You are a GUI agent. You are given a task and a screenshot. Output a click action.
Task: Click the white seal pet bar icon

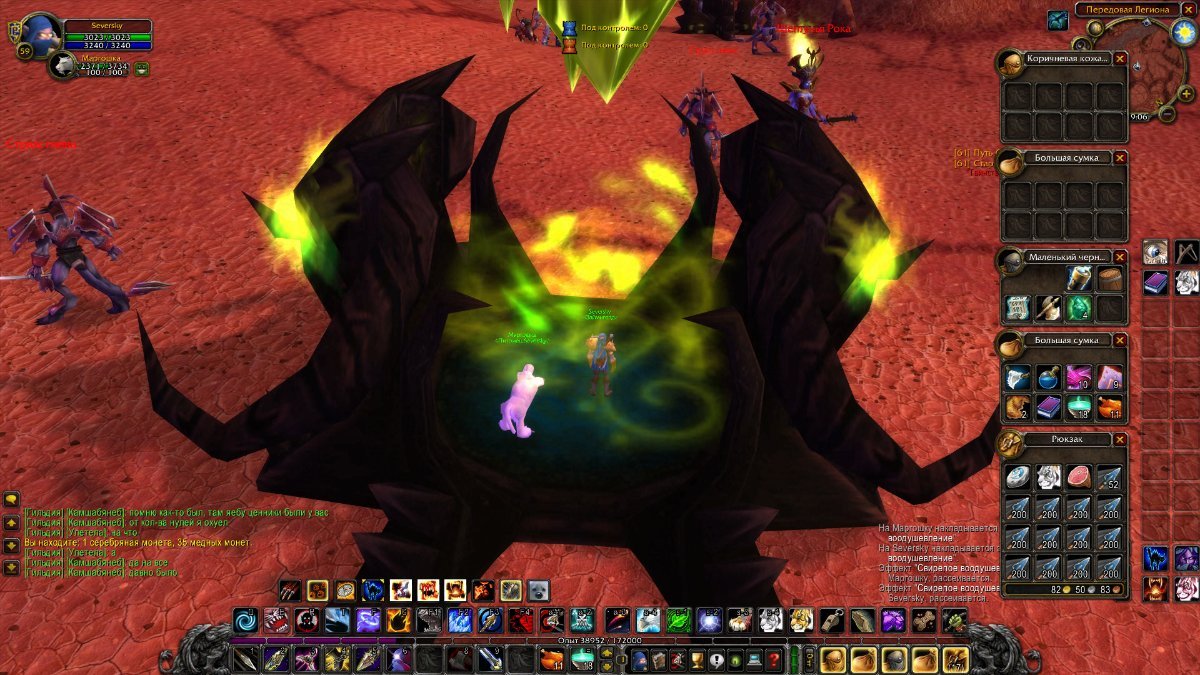click(538, 590)
